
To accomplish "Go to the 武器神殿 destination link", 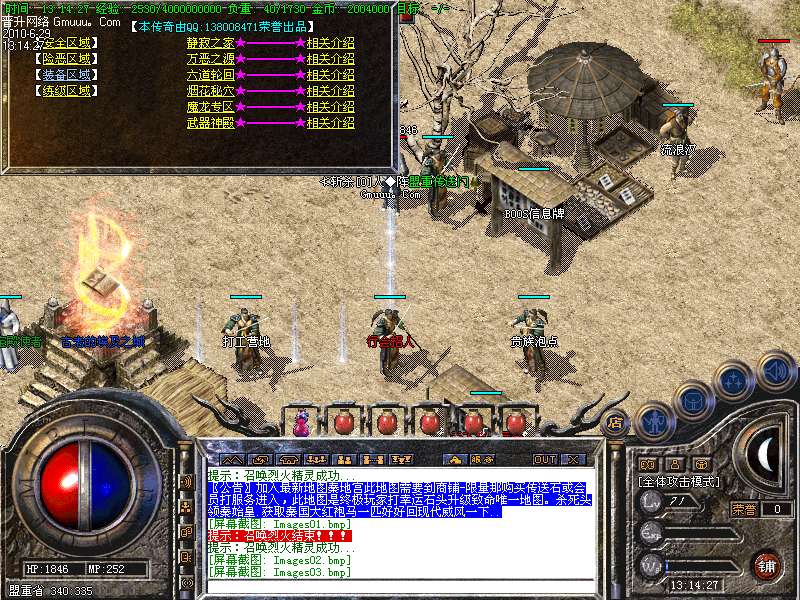I will 210,123.
